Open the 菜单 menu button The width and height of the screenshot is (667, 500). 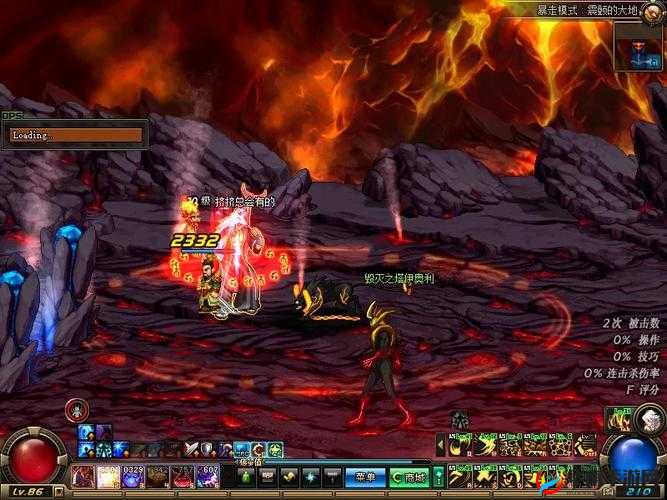(366, 477)
